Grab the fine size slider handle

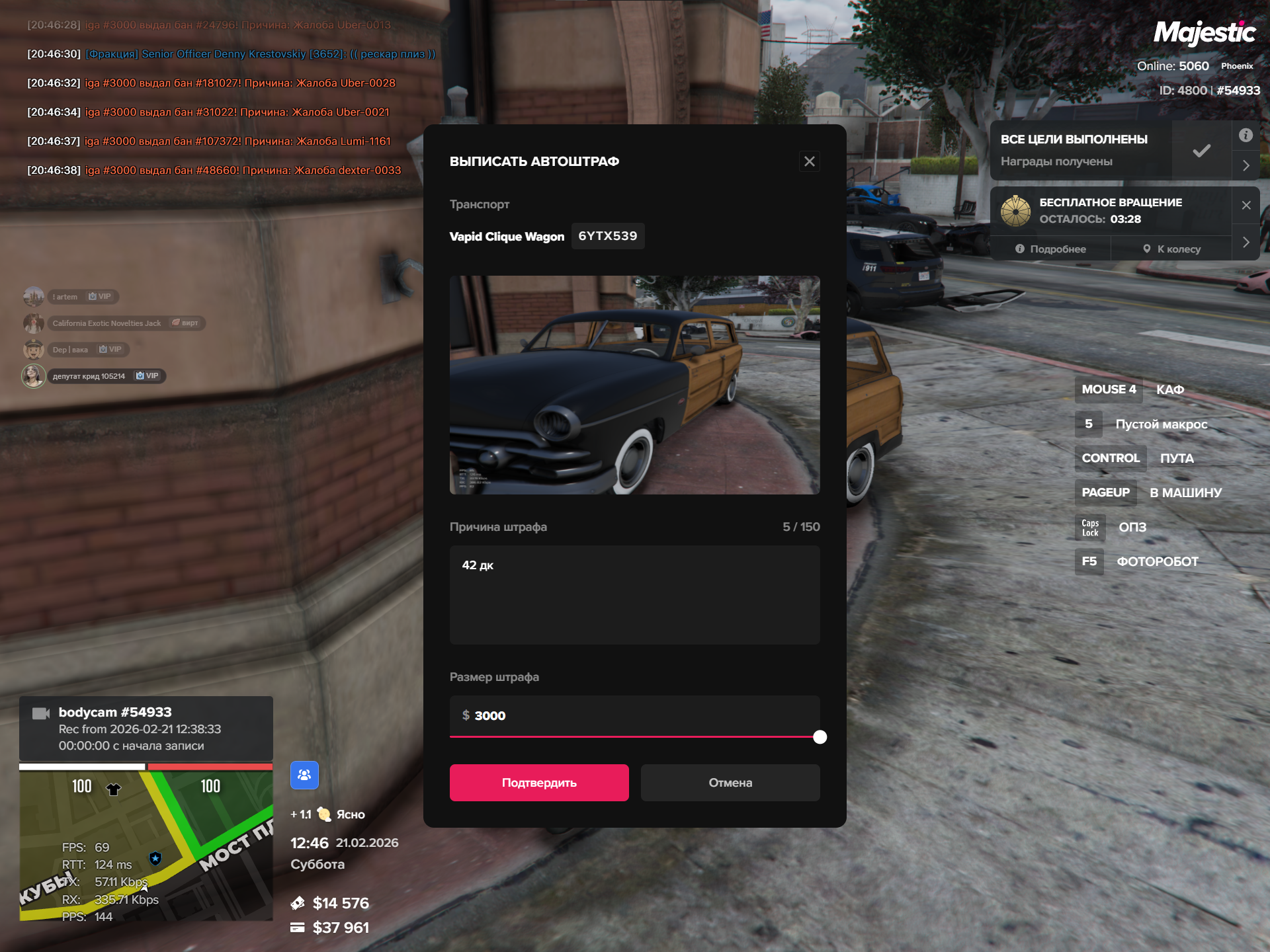pyautogui.click(x=820, y=737)
